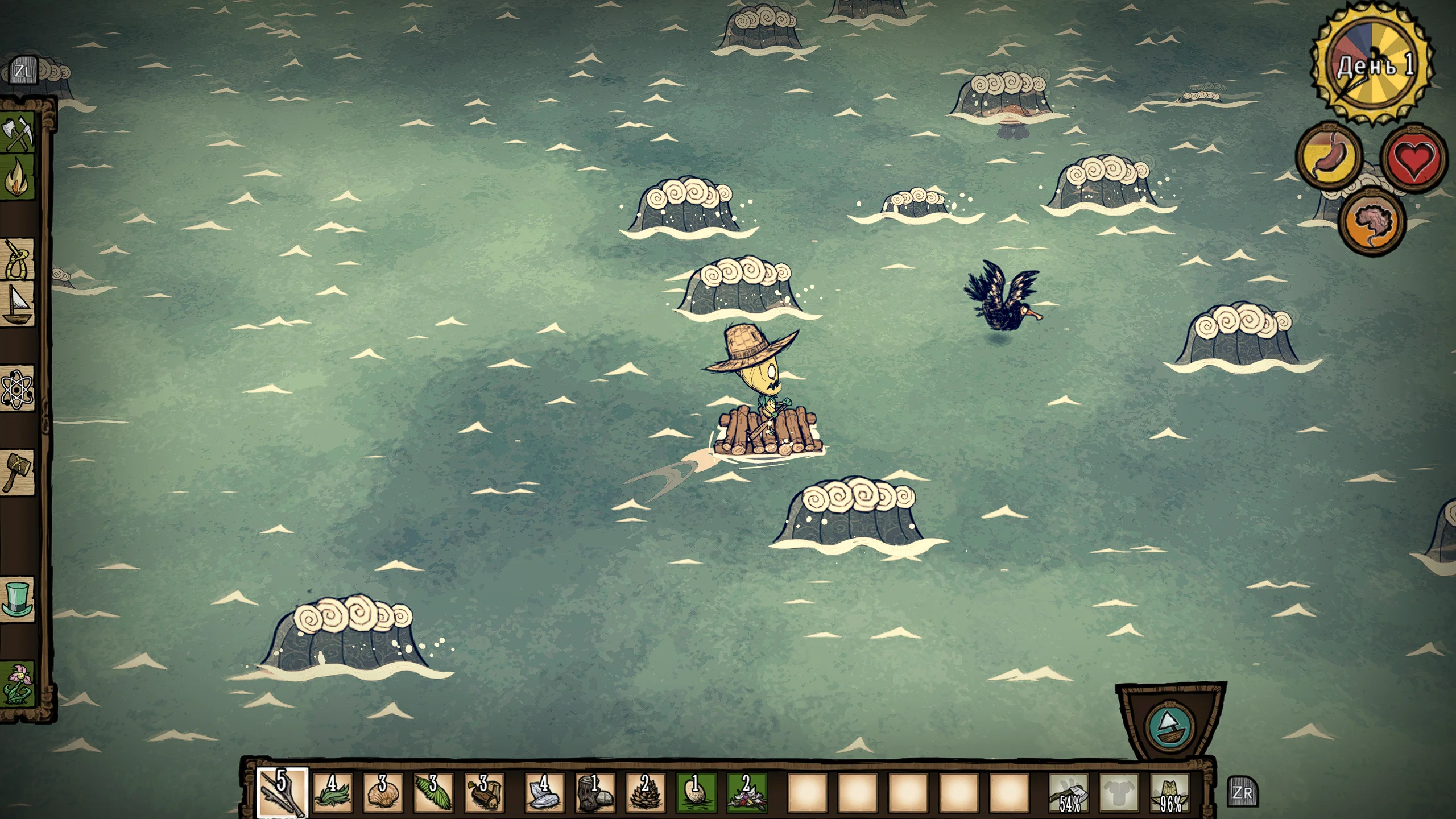Screen dimensions: 1456x819
Task: Select the egg inventory slot
Action: (695, 792)
